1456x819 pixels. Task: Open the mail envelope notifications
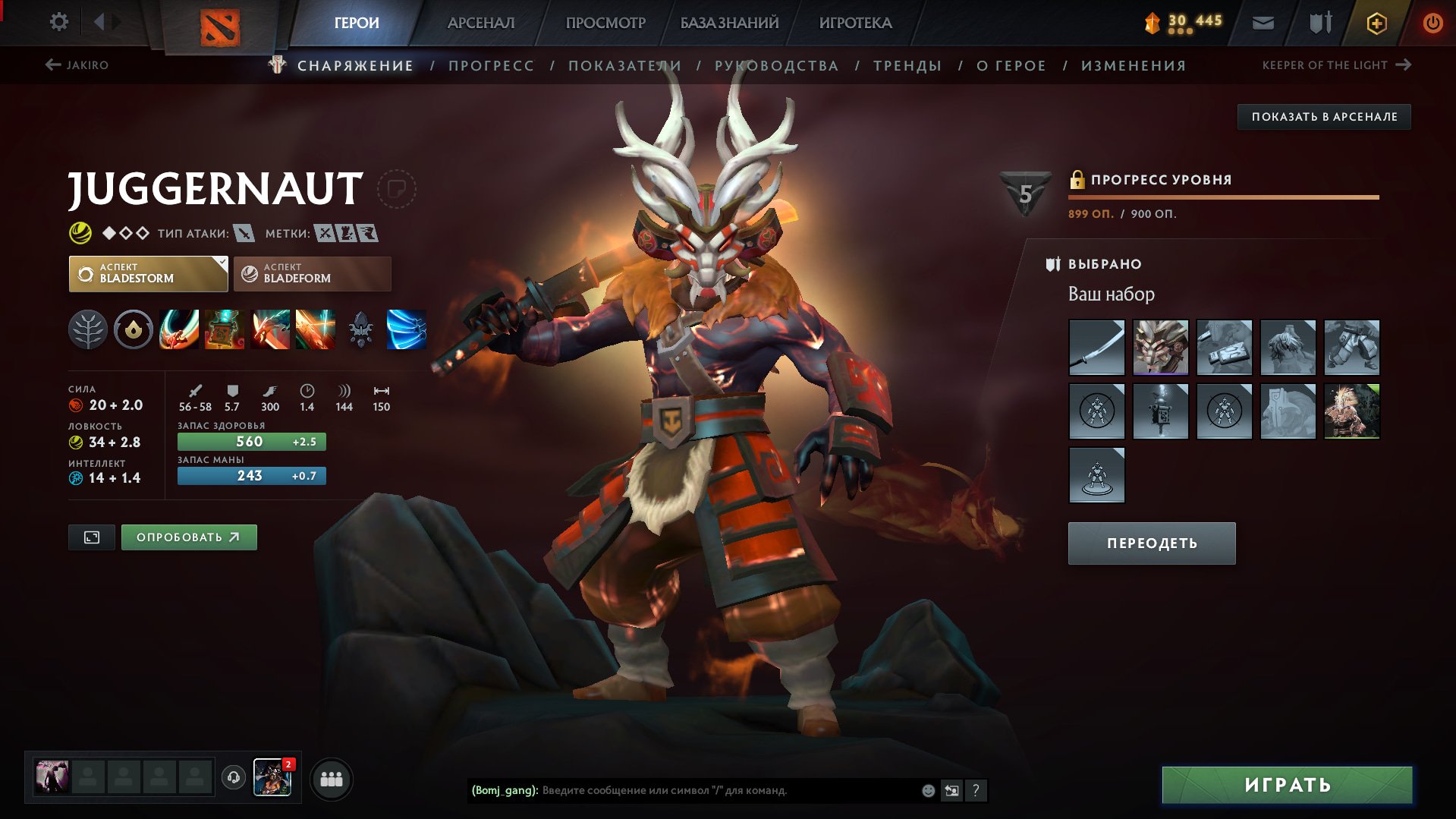click(x=1263, y=23)
